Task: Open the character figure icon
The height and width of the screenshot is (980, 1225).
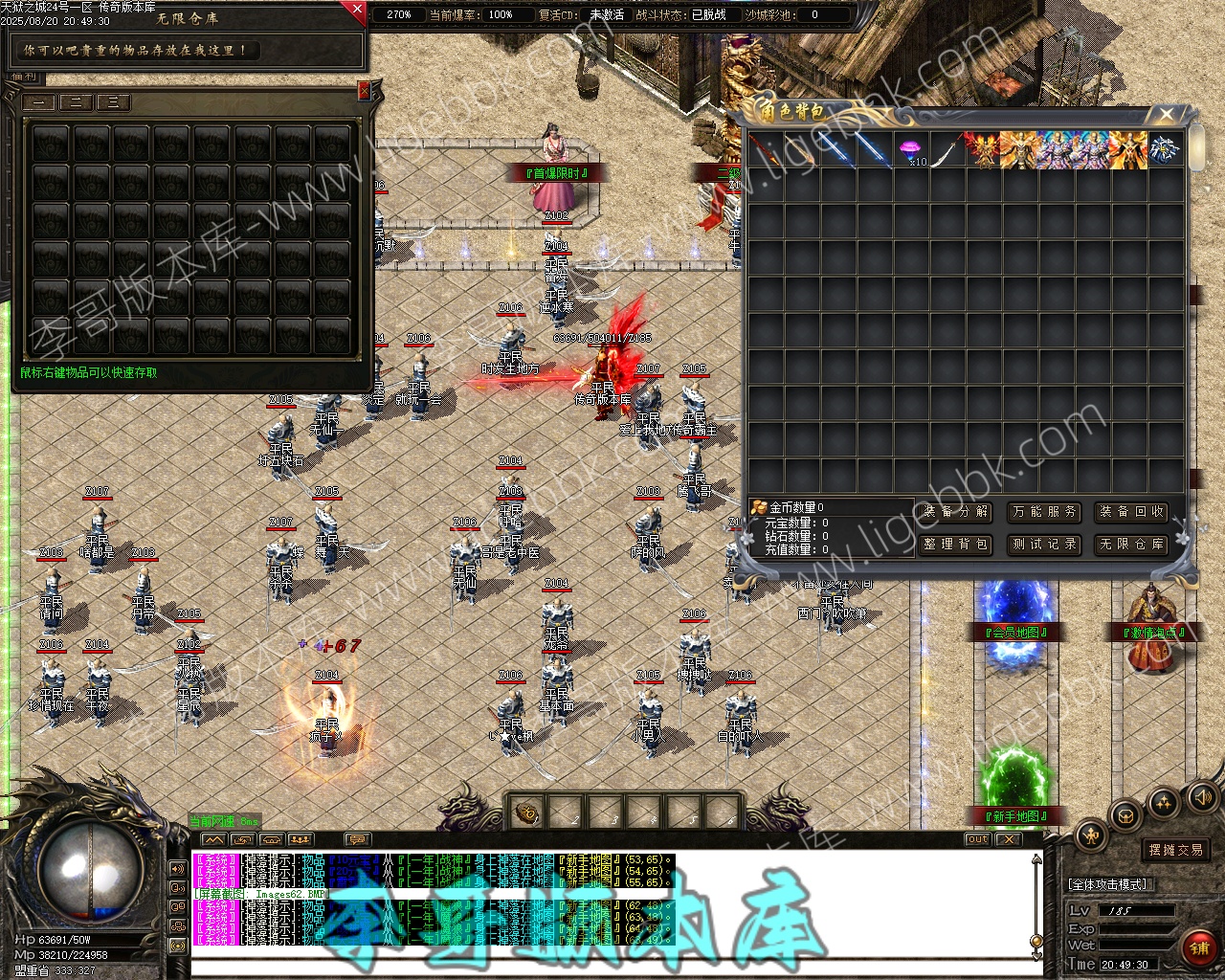Action: coord(1092,835)
